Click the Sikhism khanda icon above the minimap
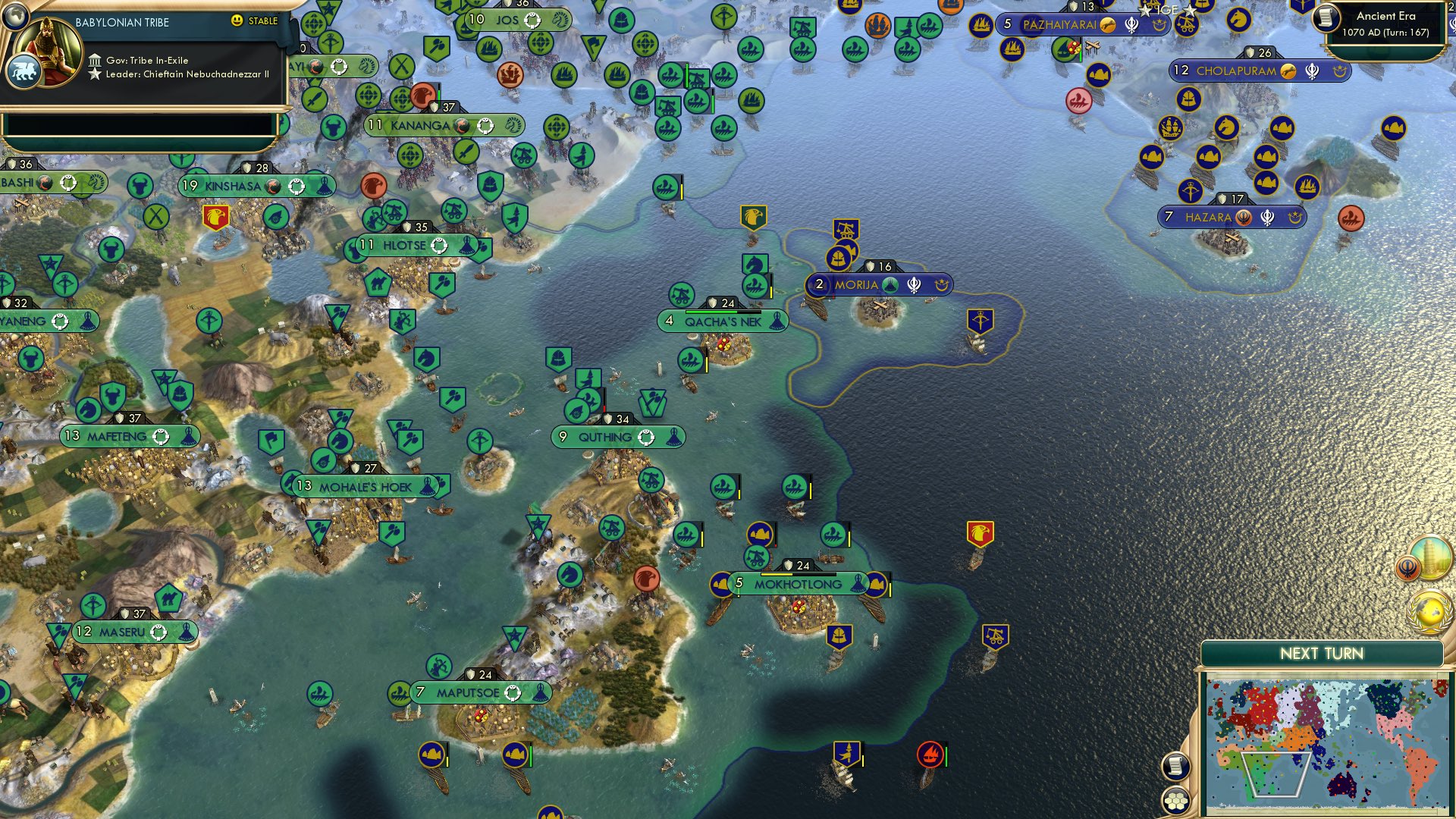Screen dimensions: 1456x819 [1407, 566]
